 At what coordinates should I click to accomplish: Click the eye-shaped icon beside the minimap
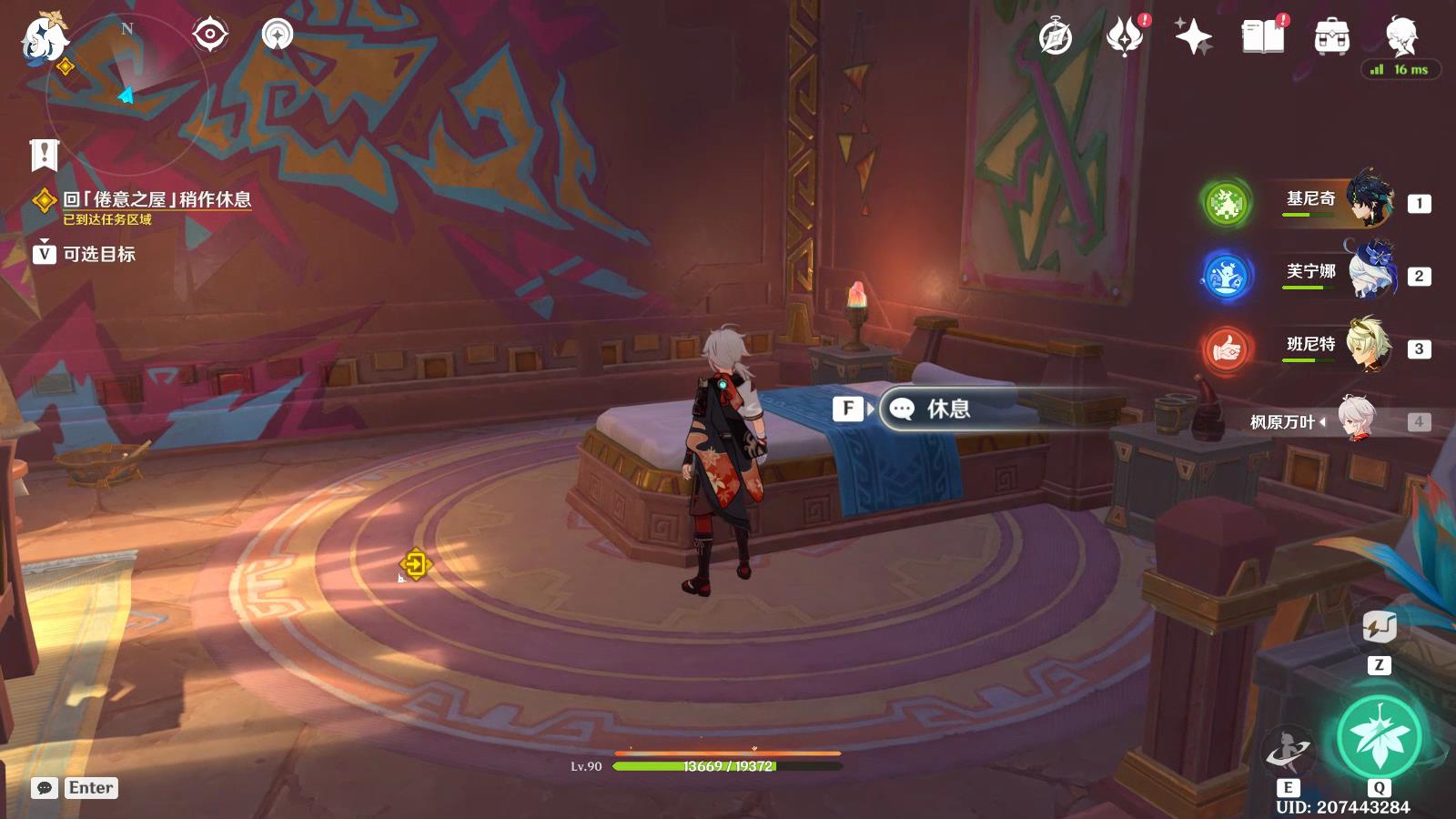[x=209, y=35]
